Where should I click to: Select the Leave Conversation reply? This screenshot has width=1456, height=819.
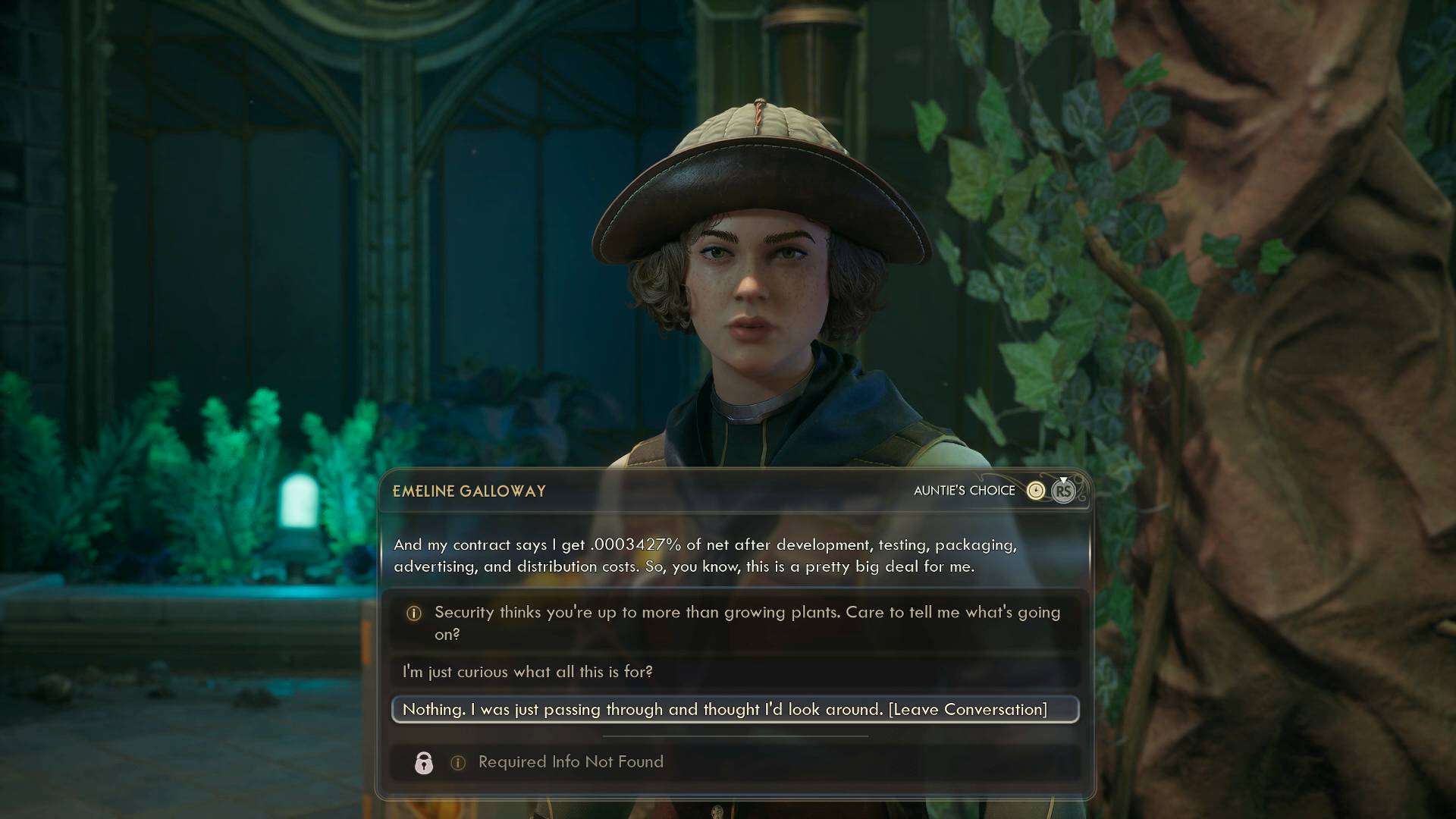point(734,710)
